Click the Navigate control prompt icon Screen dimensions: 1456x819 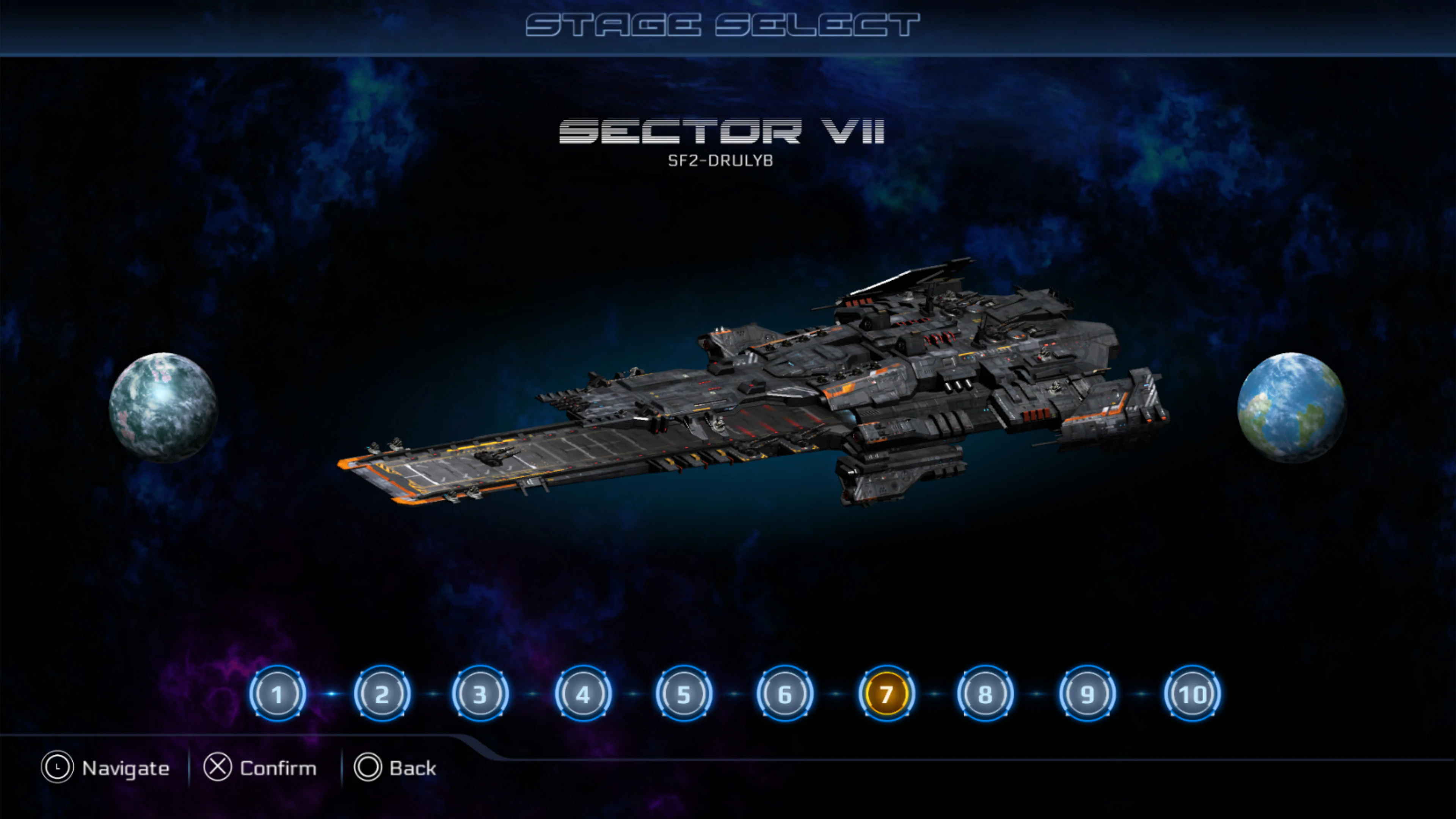pyautogui.click(x=58, y=767)
